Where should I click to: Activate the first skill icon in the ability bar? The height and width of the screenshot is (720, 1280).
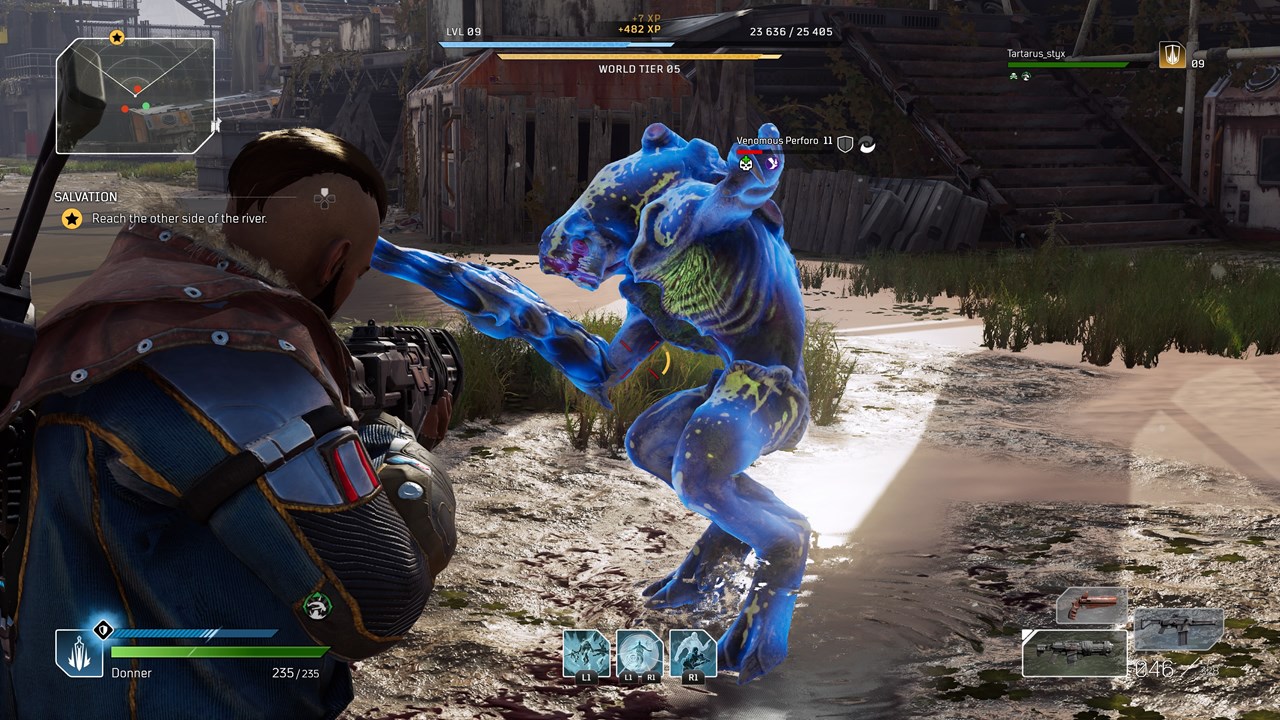tap(586, 655)
